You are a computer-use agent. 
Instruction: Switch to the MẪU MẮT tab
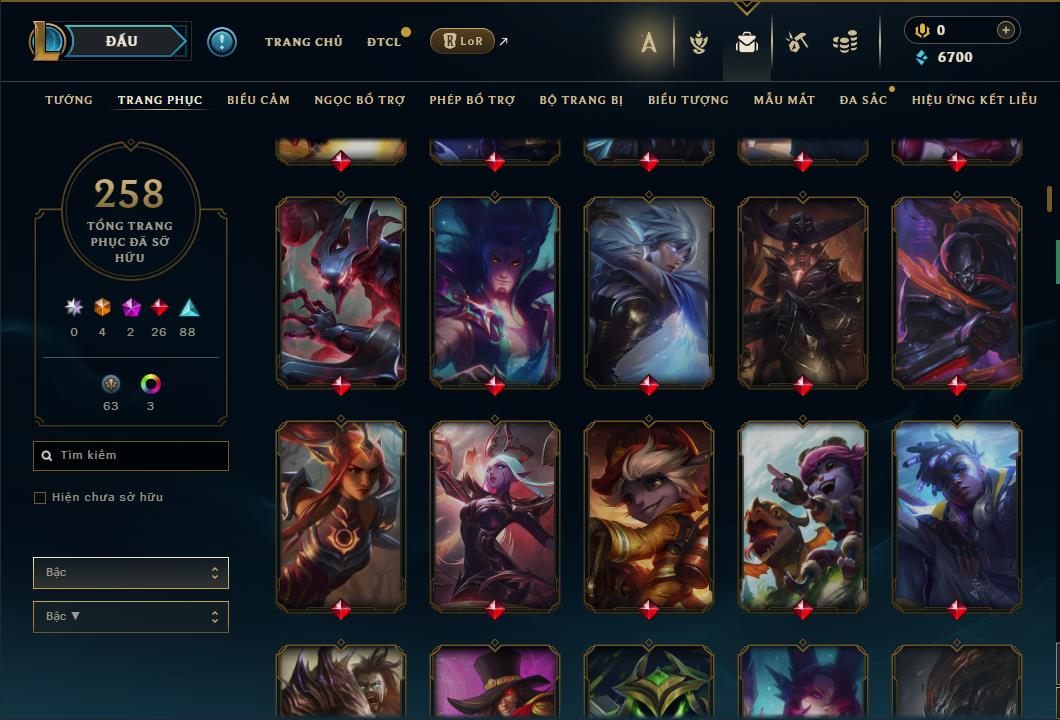click(784, 100)
